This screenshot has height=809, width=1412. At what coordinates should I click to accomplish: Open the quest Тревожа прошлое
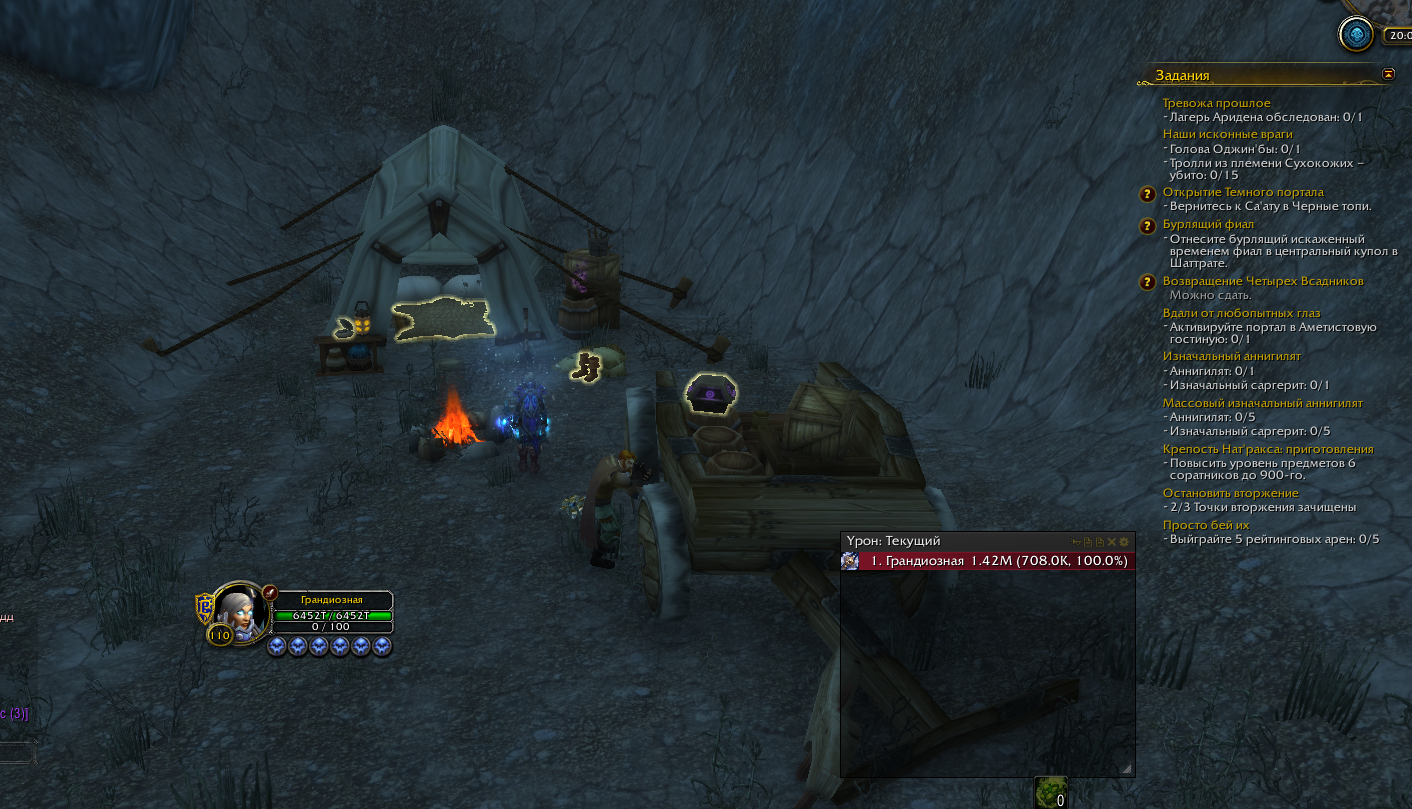point(1216,103)
